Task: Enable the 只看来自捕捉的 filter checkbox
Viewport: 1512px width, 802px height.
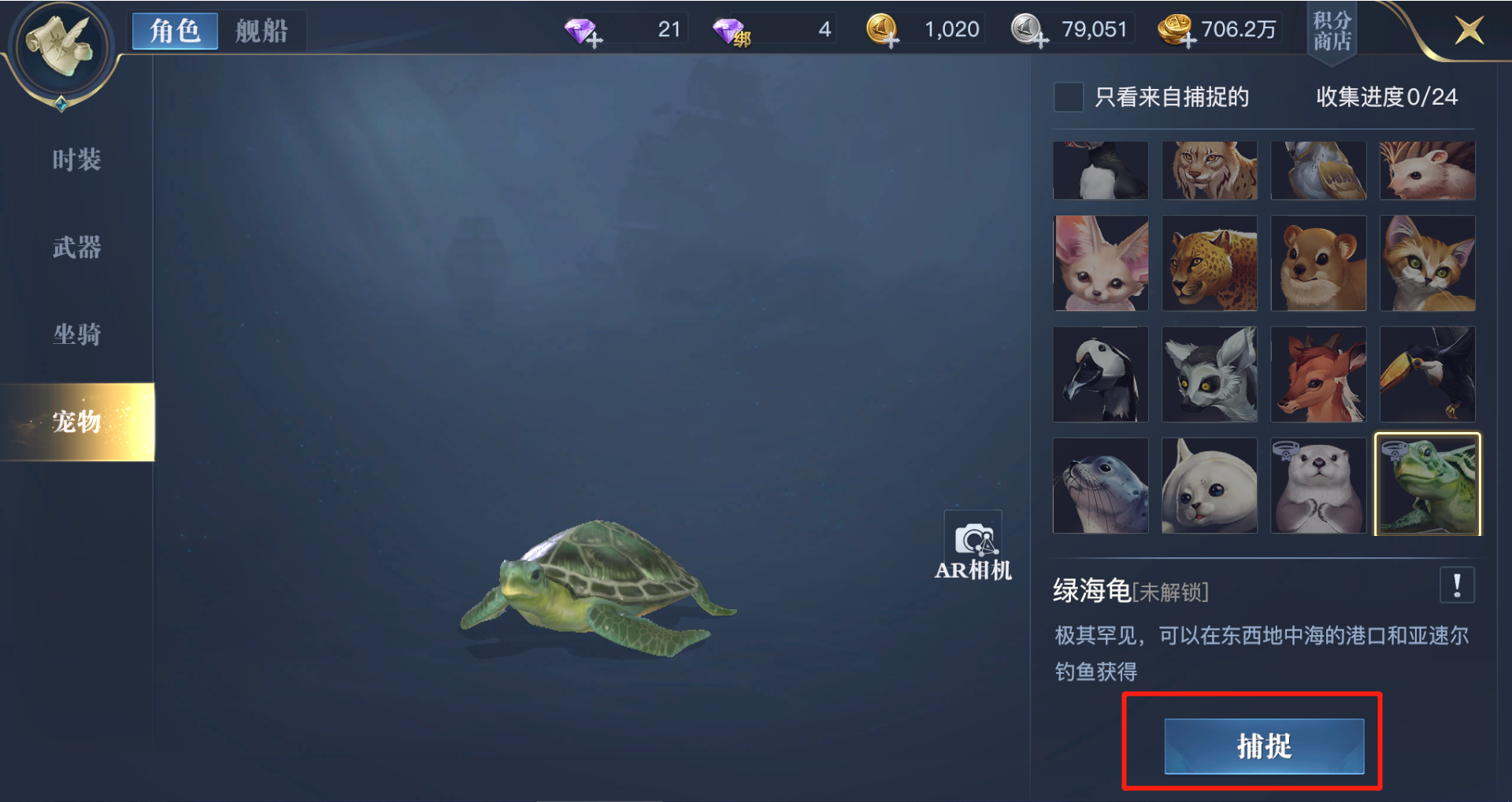Action: (1068, 98)
